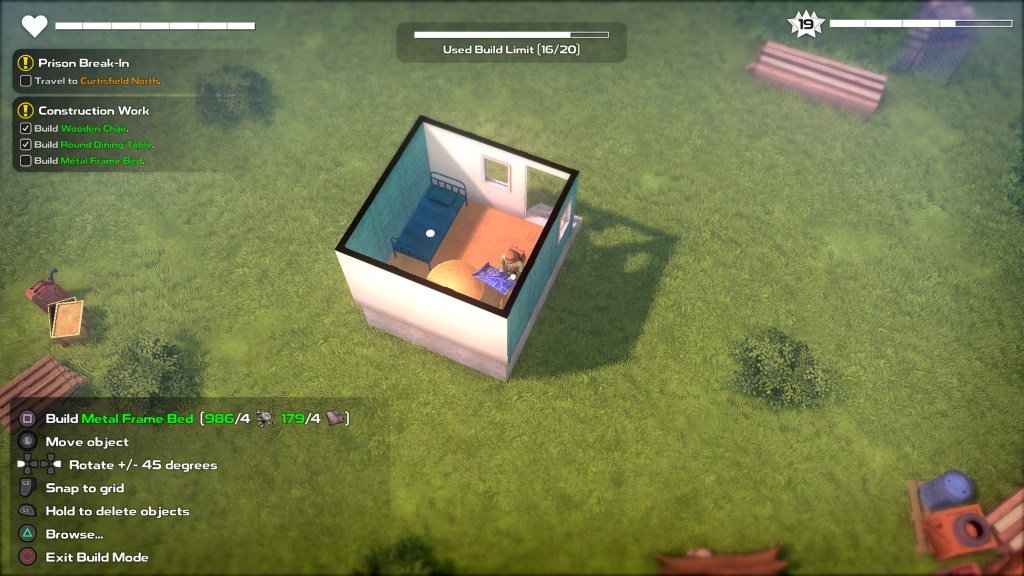Click the Build Wooden Chair objective checkbox
This screenshot has width=1024, height=576.
point(26,129)
